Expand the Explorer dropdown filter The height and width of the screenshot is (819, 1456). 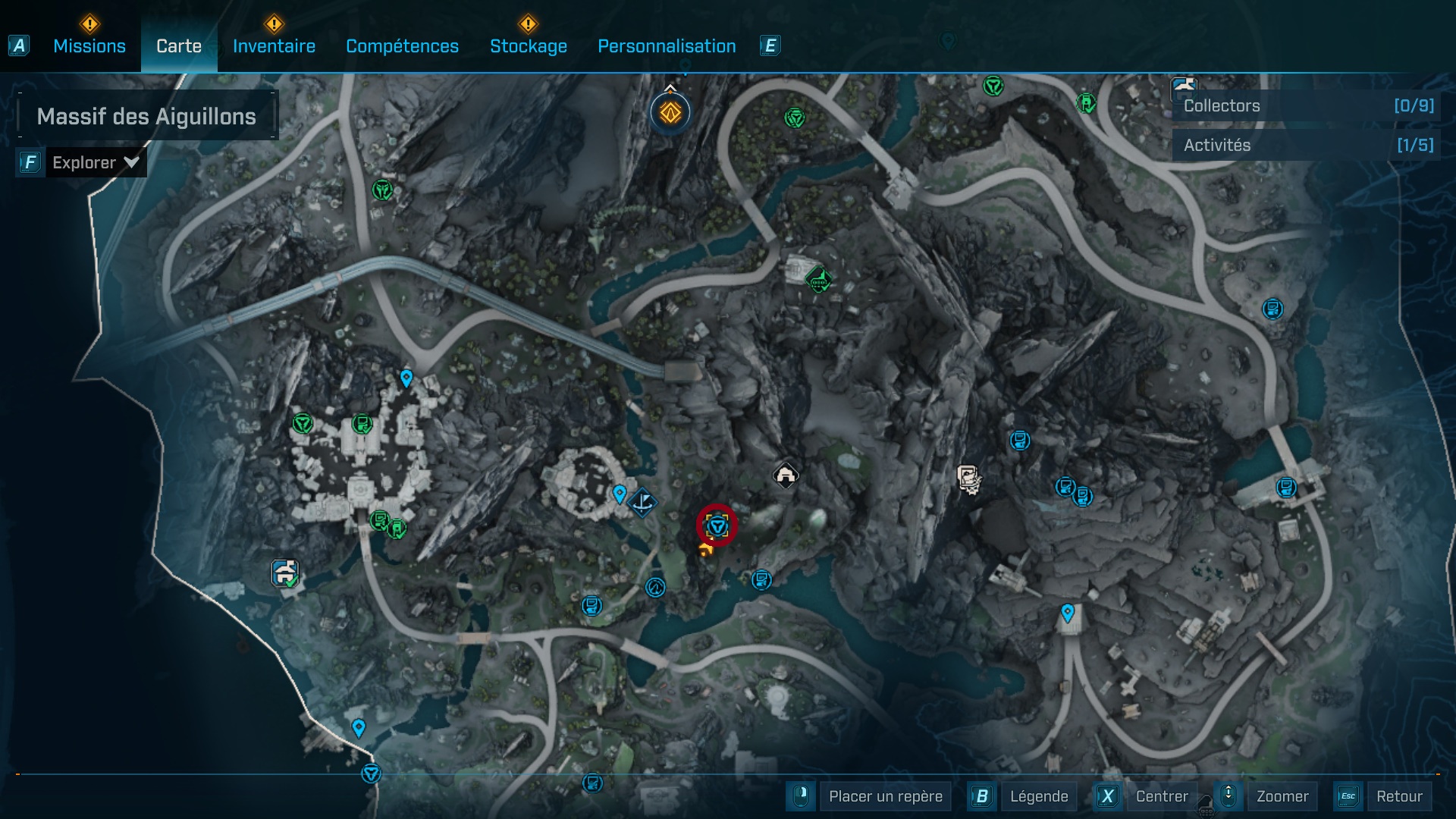tap(95, 162)
